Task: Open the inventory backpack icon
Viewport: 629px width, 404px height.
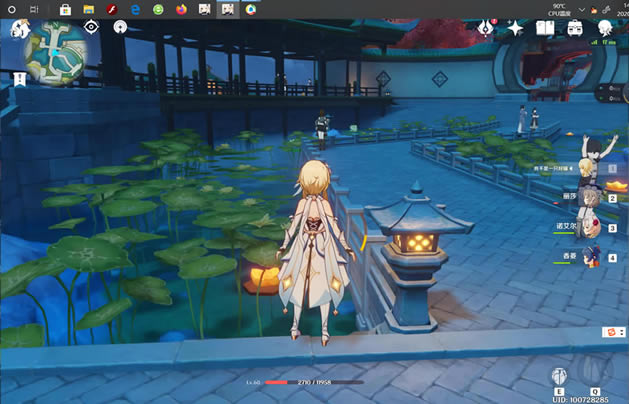Action: [575, 28]
